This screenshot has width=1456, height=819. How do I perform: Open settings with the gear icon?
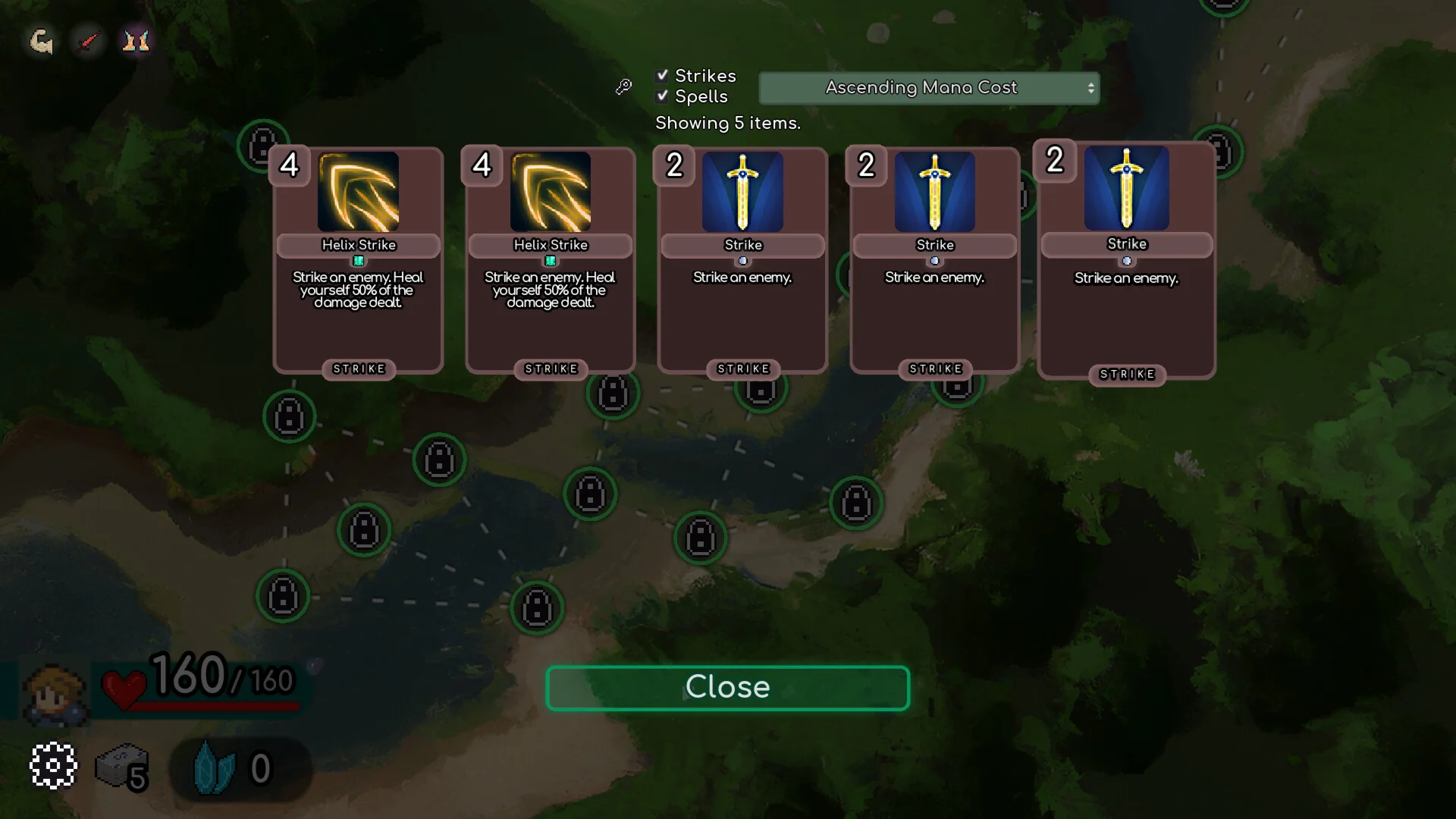[x=53, y=766]
